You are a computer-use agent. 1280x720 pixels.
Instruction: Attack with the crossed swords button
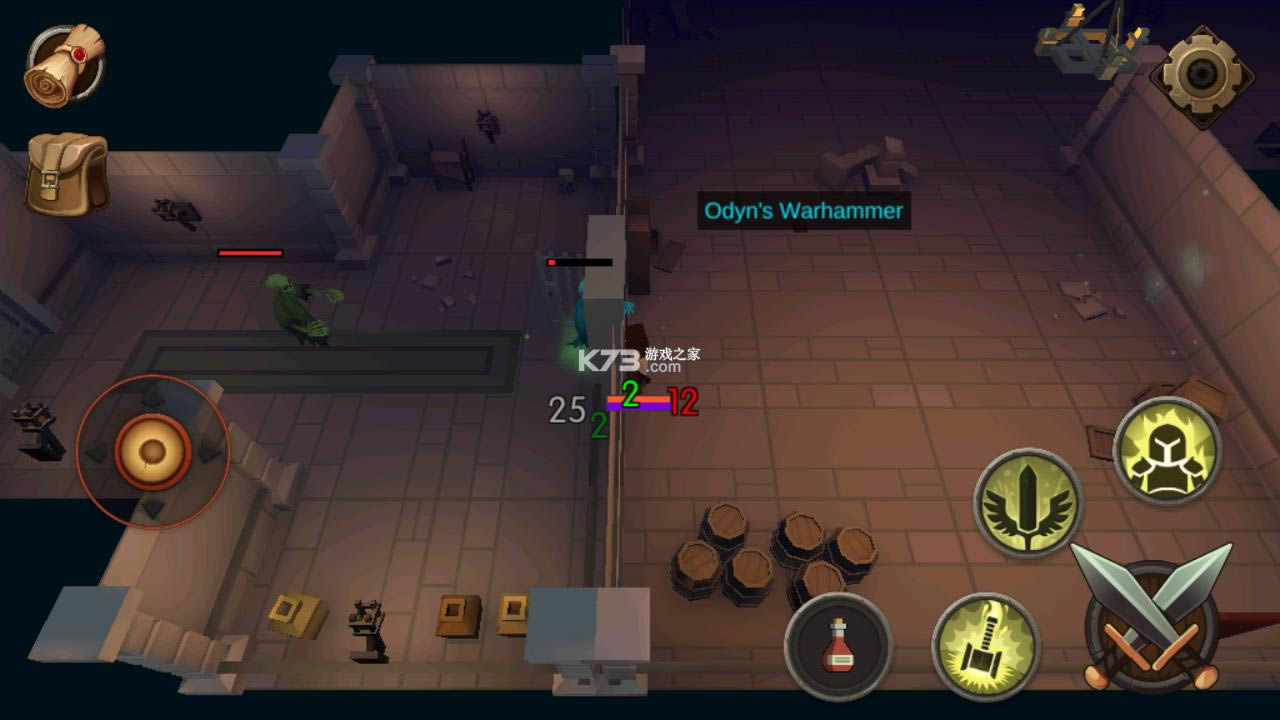[x=1152, y=621]
